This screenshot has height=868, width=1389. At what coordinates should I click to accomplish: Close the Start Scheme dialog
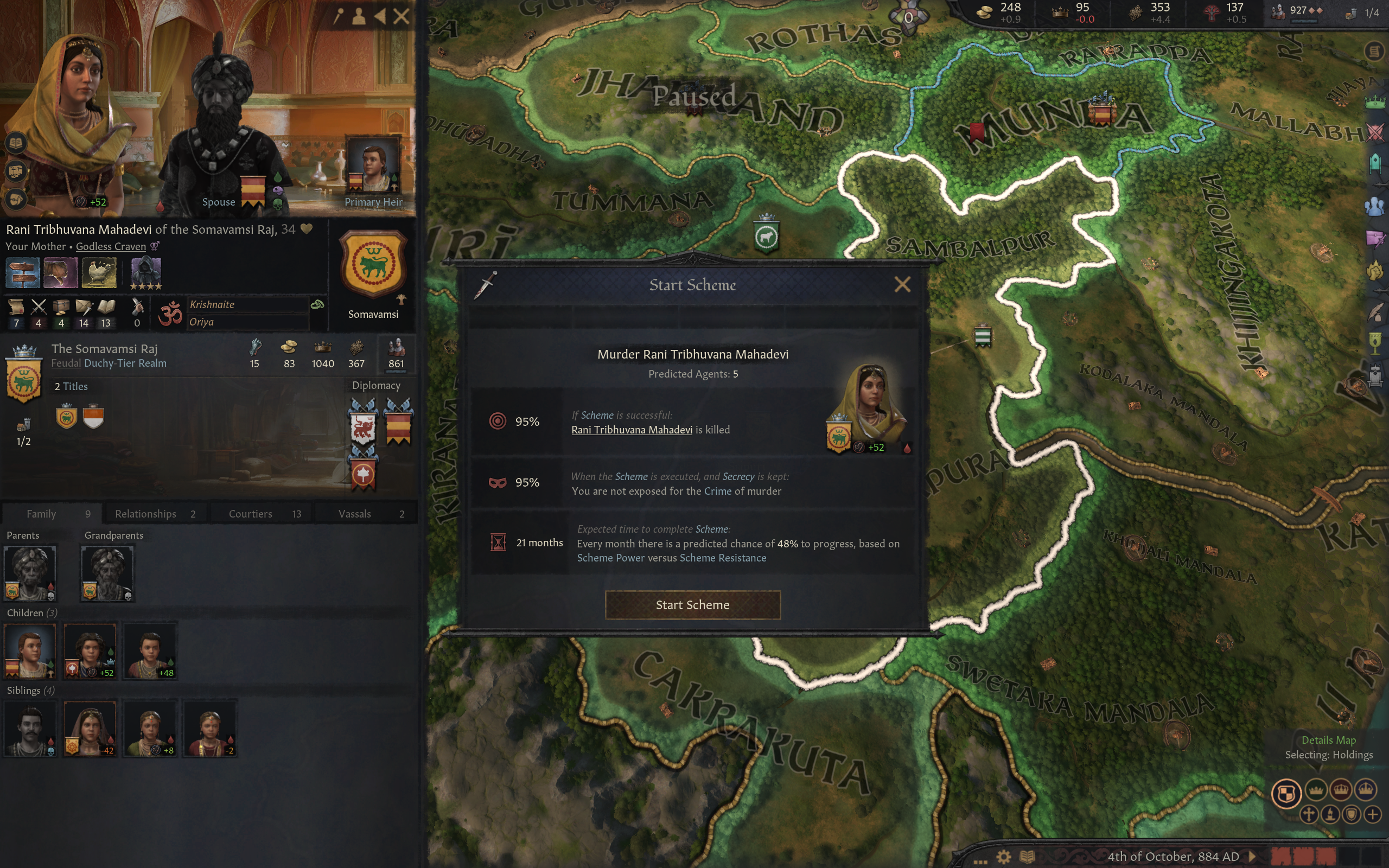902,284
